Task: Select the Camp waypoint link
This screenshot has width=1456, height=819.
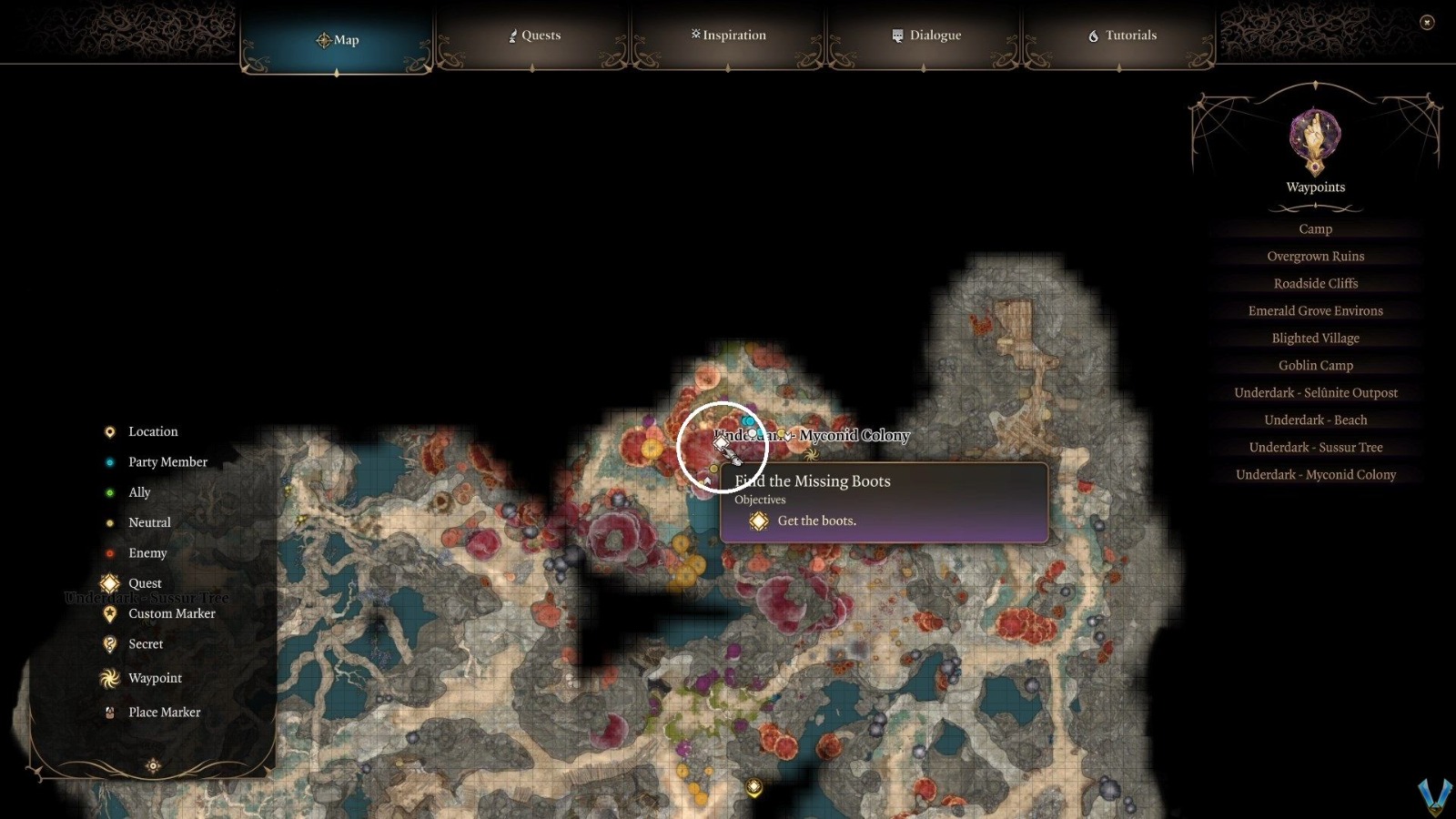Action: [x=1315, y=228]
